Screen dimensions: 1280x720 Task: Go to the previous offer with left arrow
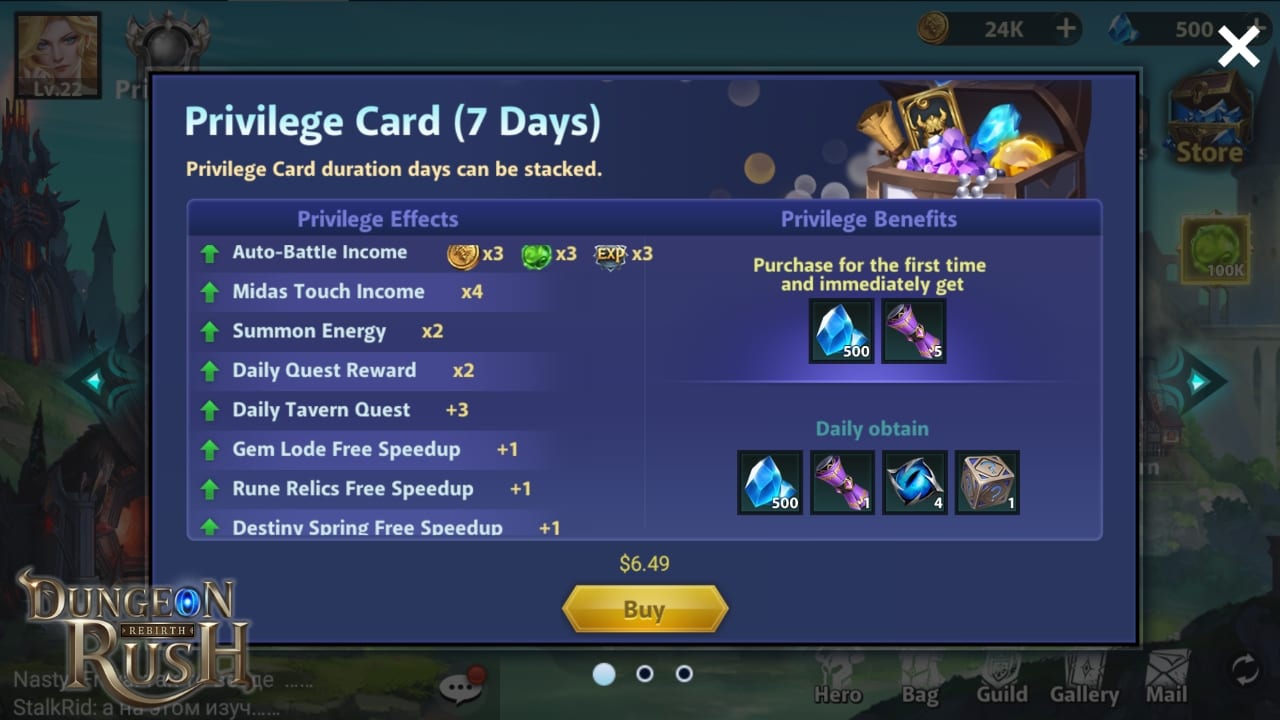(96, 381)
